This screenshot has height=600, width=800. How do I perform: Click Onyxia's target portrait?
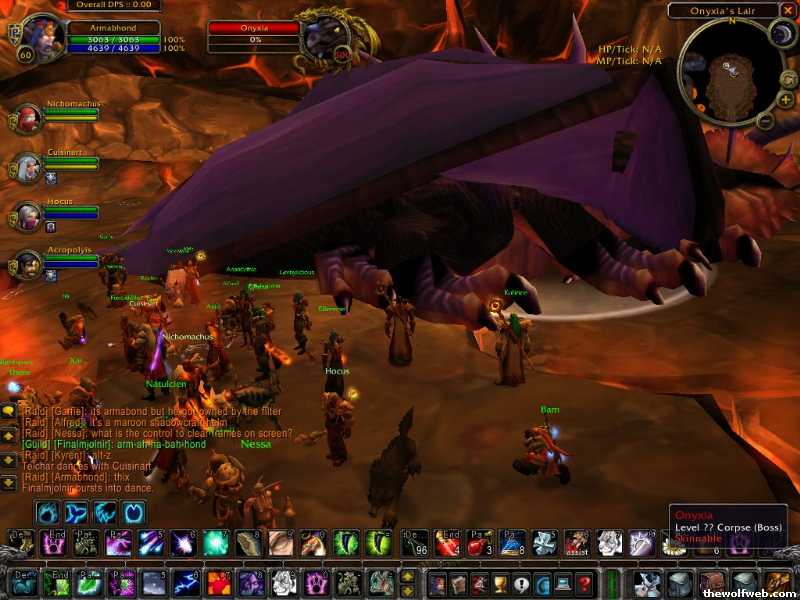point(328,37)
